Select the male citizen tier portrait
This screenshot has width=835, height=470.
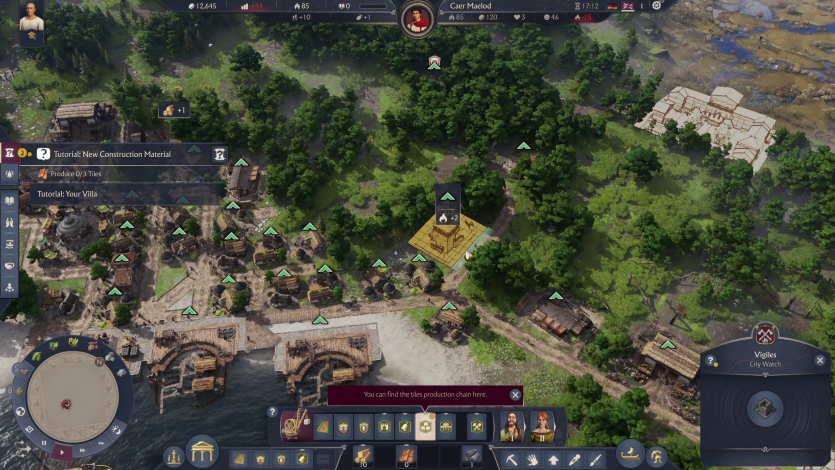511,427
